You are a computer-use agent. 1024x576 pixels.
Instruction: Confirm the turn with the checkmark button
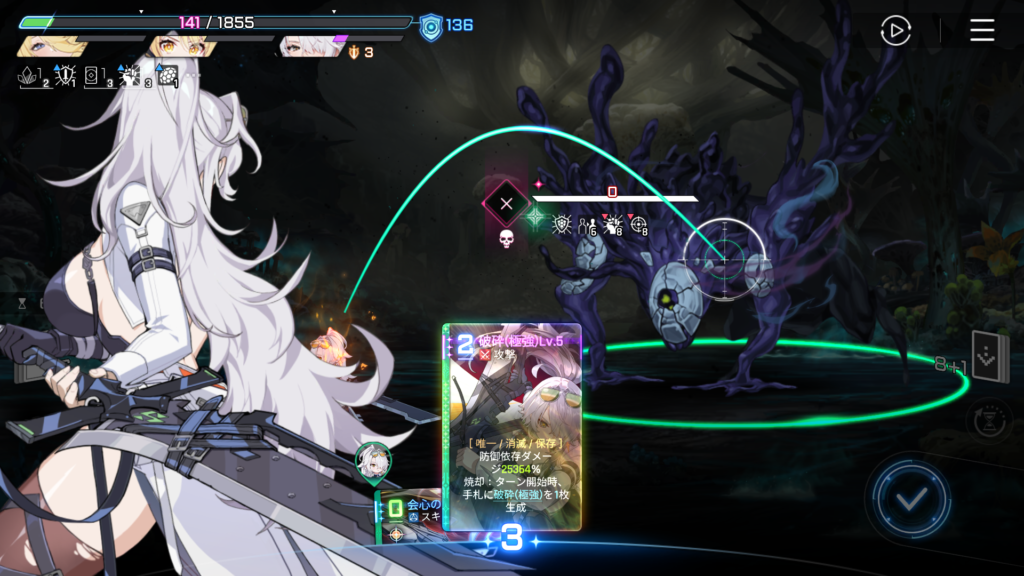pyautogui.click(x=909, y=498)
